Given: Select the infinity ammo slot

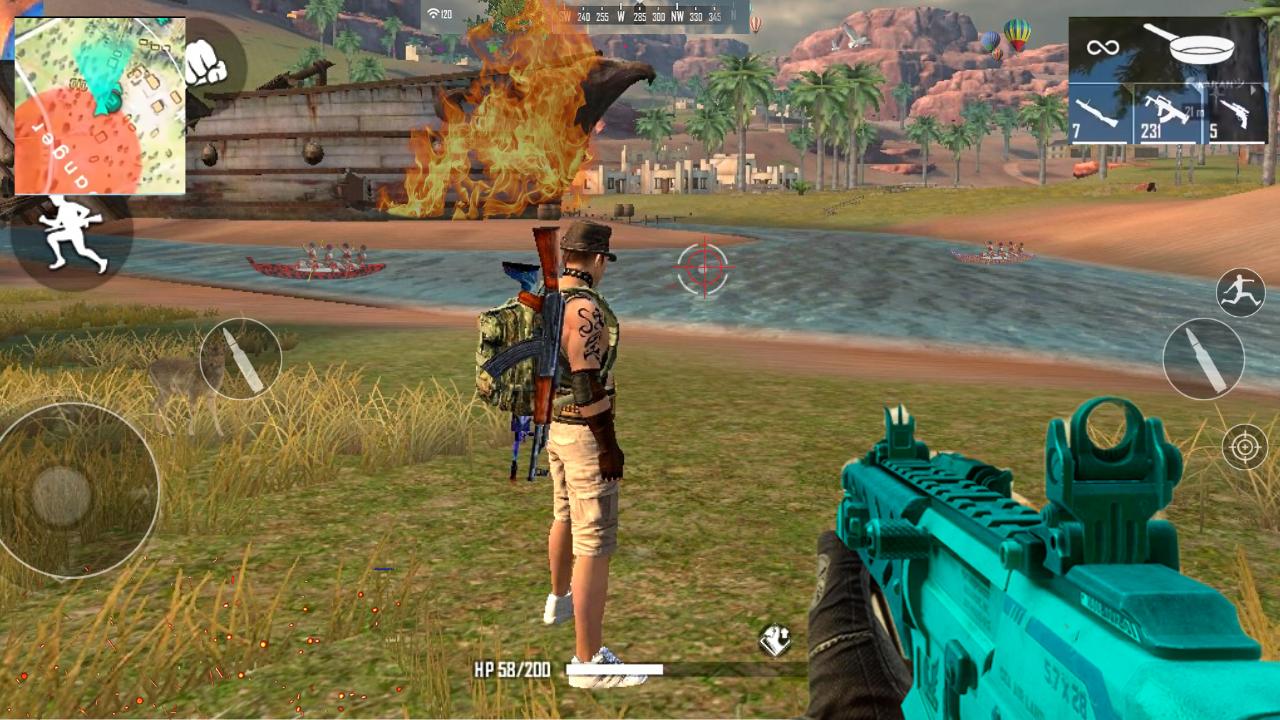Looking at the screenshot, I should coord(1103,45).
